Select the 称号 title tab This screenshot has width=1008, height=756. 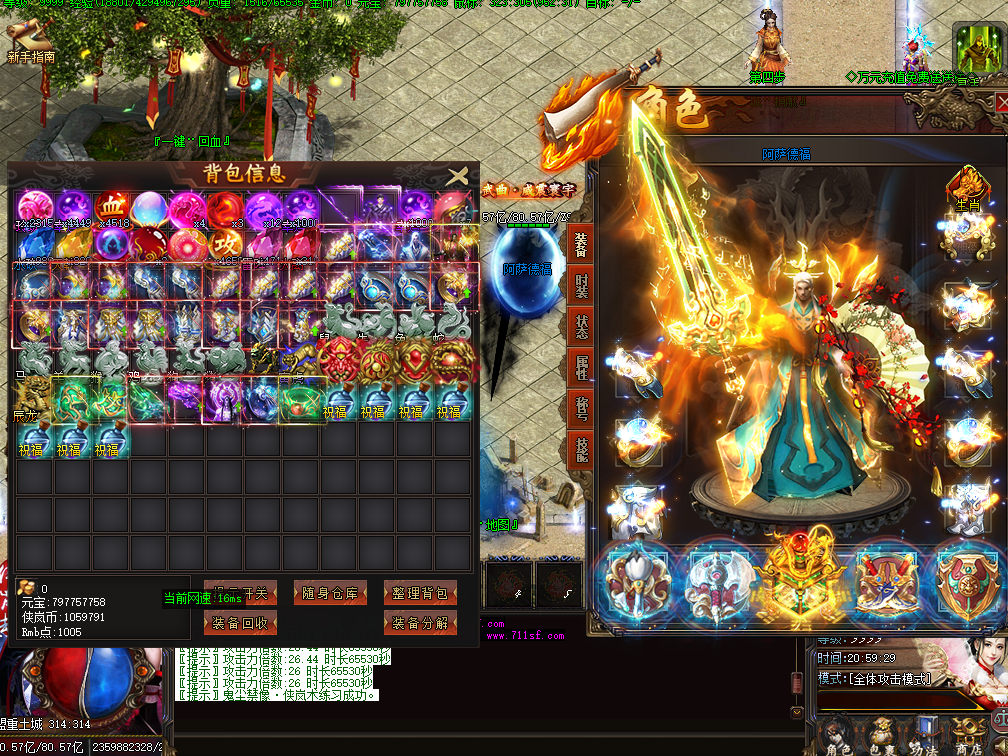click(x=582, y=409)
